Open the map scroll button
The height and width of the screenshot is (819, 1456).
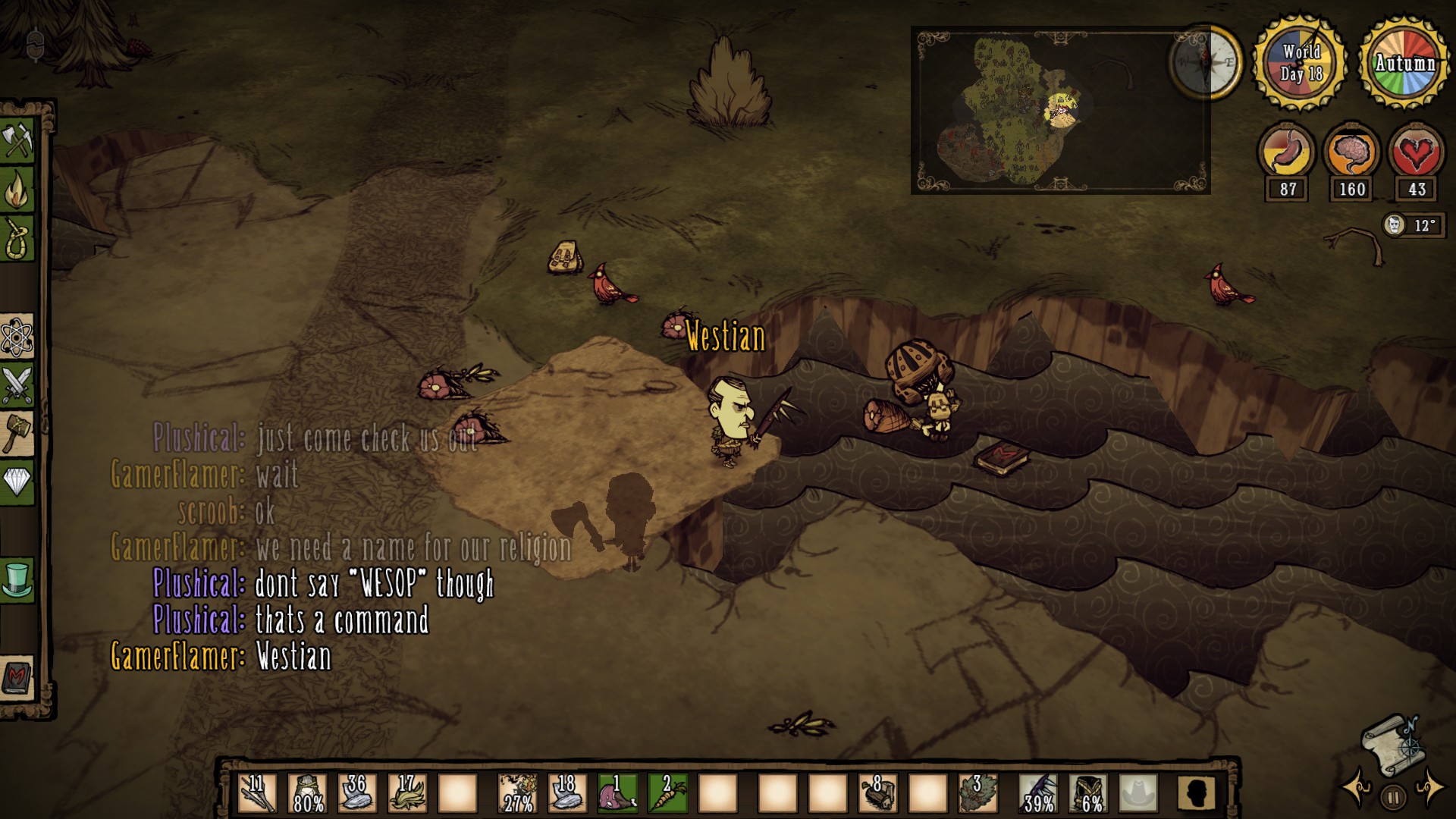(1393, 744)
